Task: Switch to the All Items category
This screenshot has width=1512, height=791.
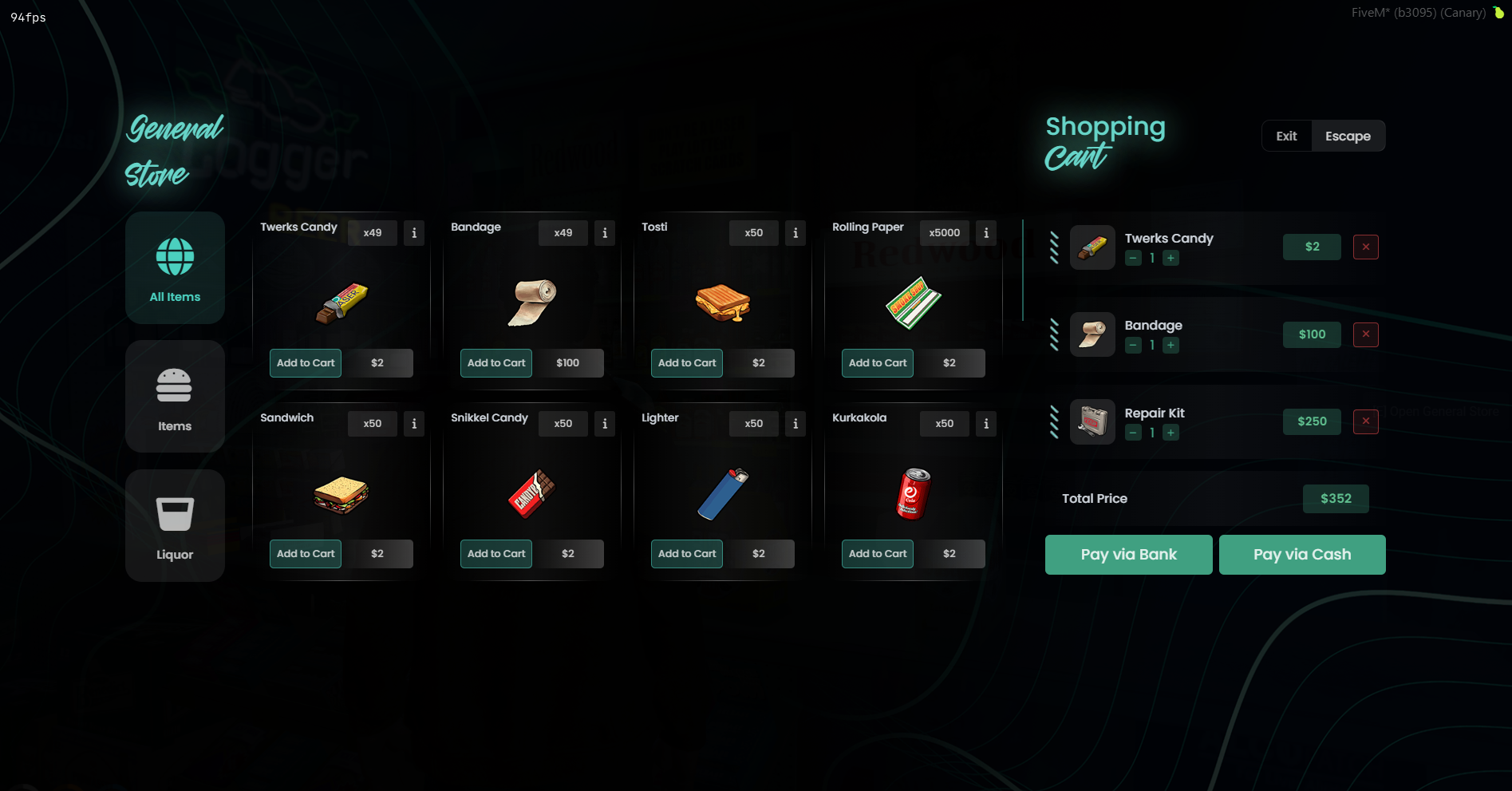Action: point(175,268)
